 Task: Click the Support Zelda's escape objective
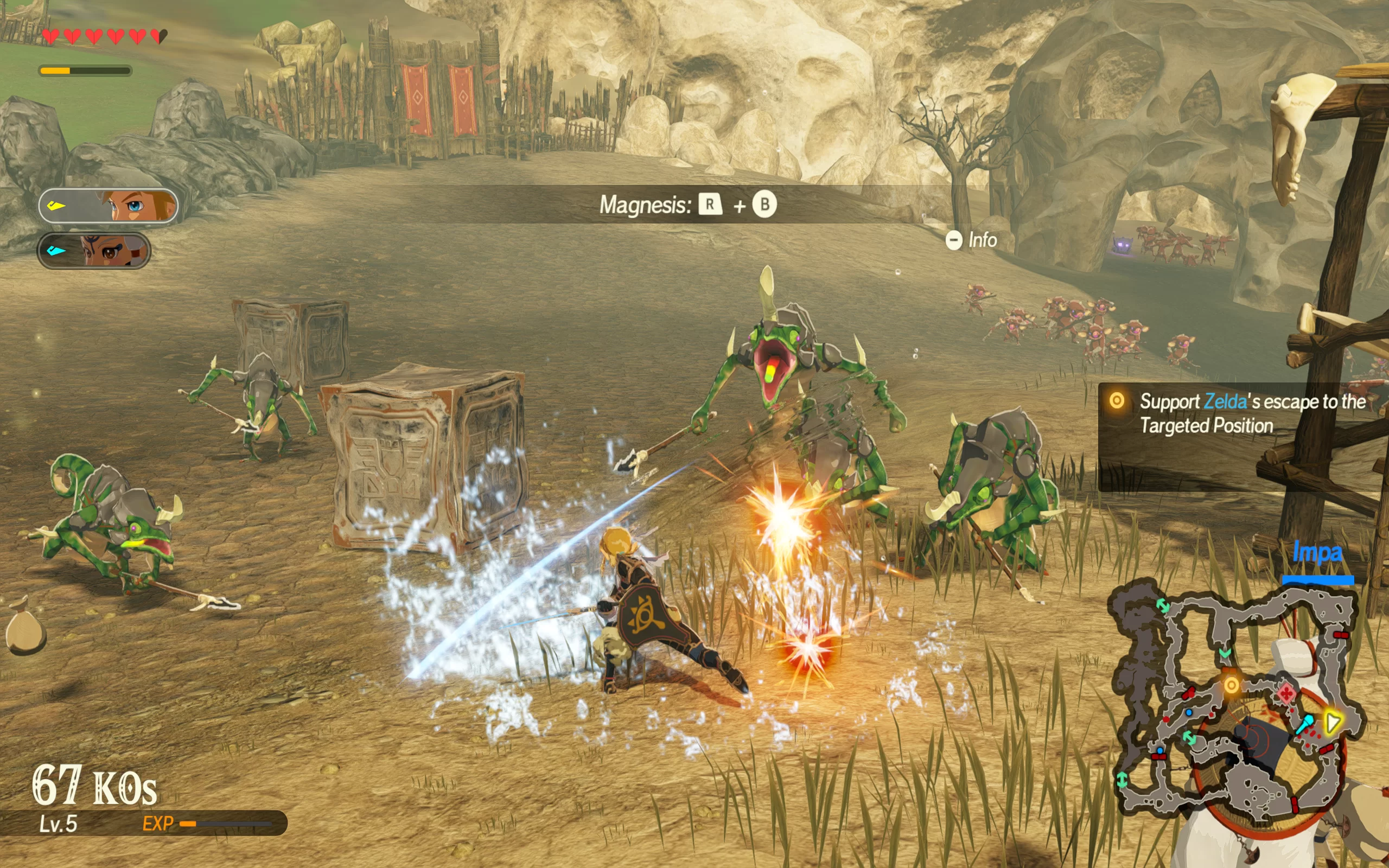(x=1243, y=413)
